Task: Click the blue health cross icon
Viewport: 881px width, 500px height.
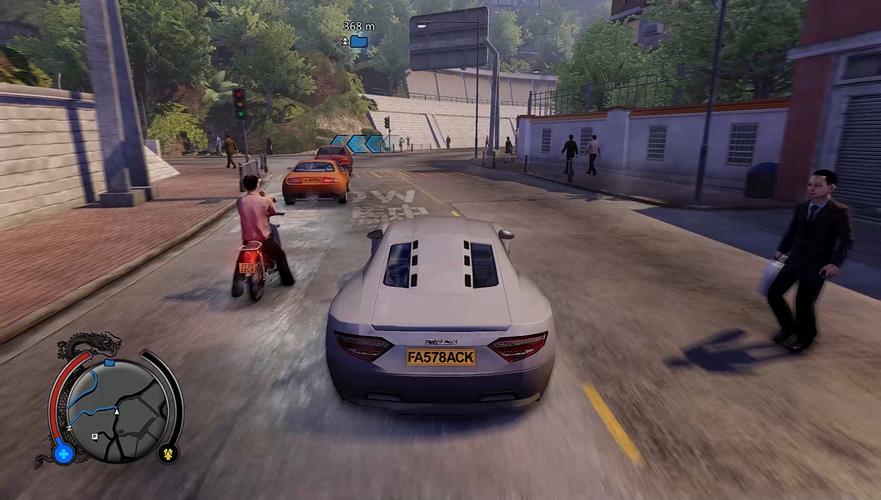Action: click(x=63, y=453)
